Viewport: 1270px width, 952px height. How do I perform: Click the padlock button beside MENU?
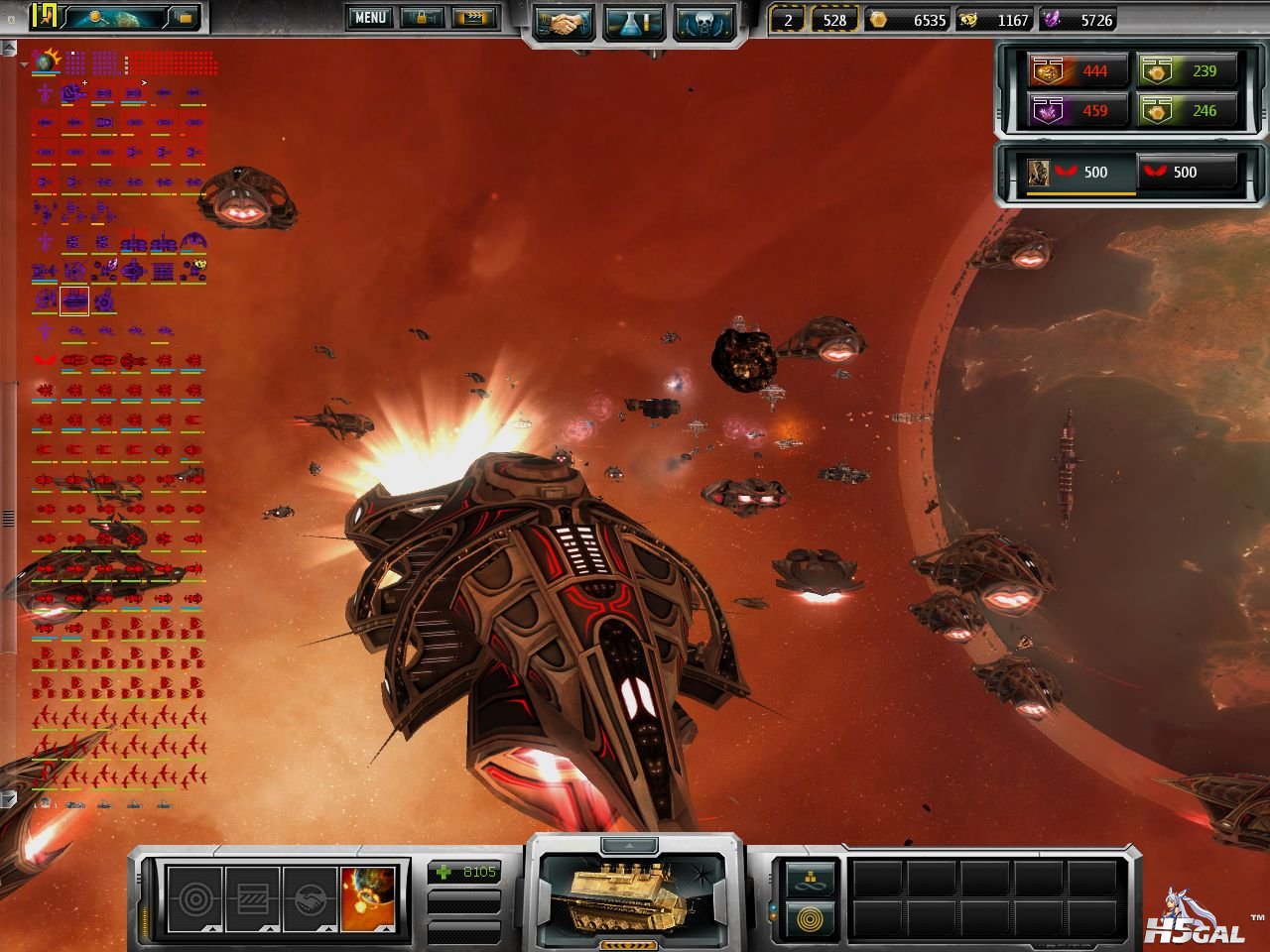coord(422,18)
